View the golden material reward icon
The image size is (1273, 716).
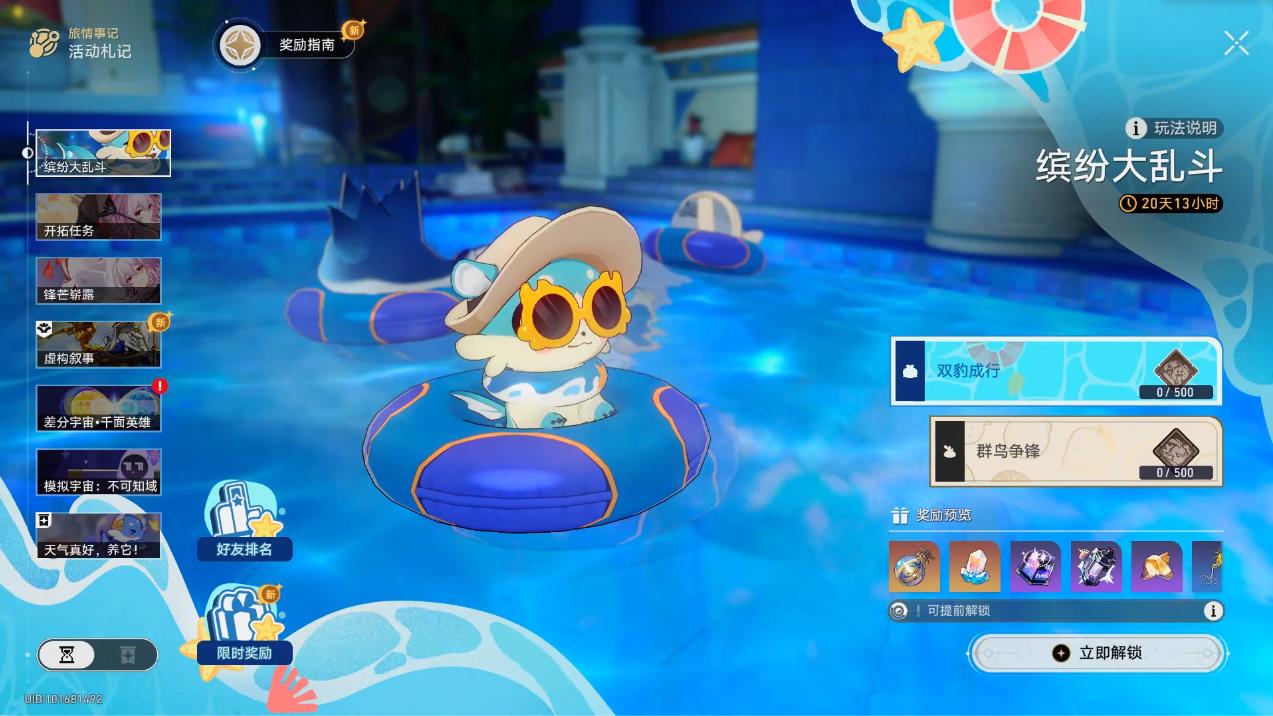[1156, 567]
